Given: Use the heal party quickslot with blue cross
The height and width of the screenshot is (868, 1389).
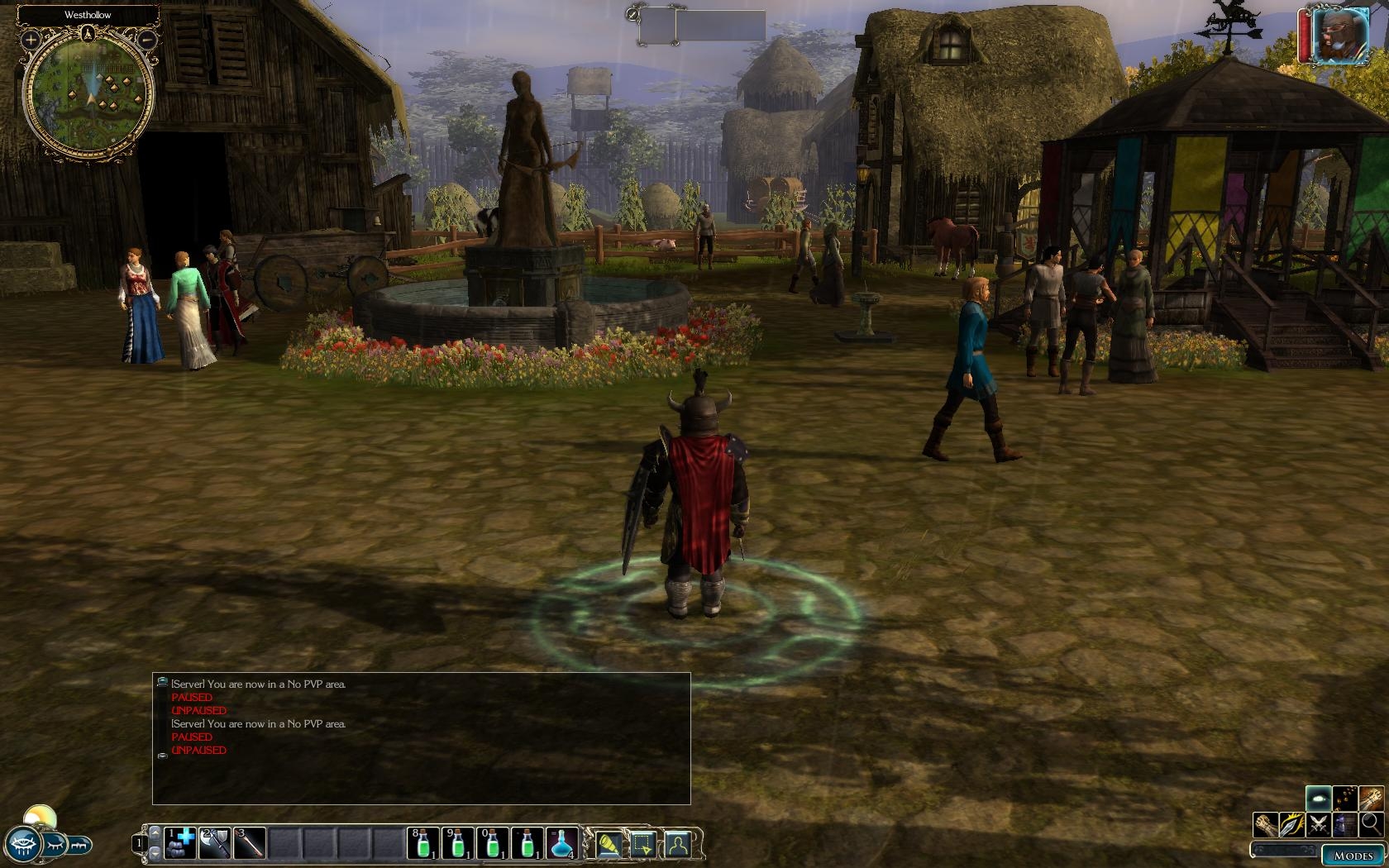Looking at the screenshot, I should (179, 842).
